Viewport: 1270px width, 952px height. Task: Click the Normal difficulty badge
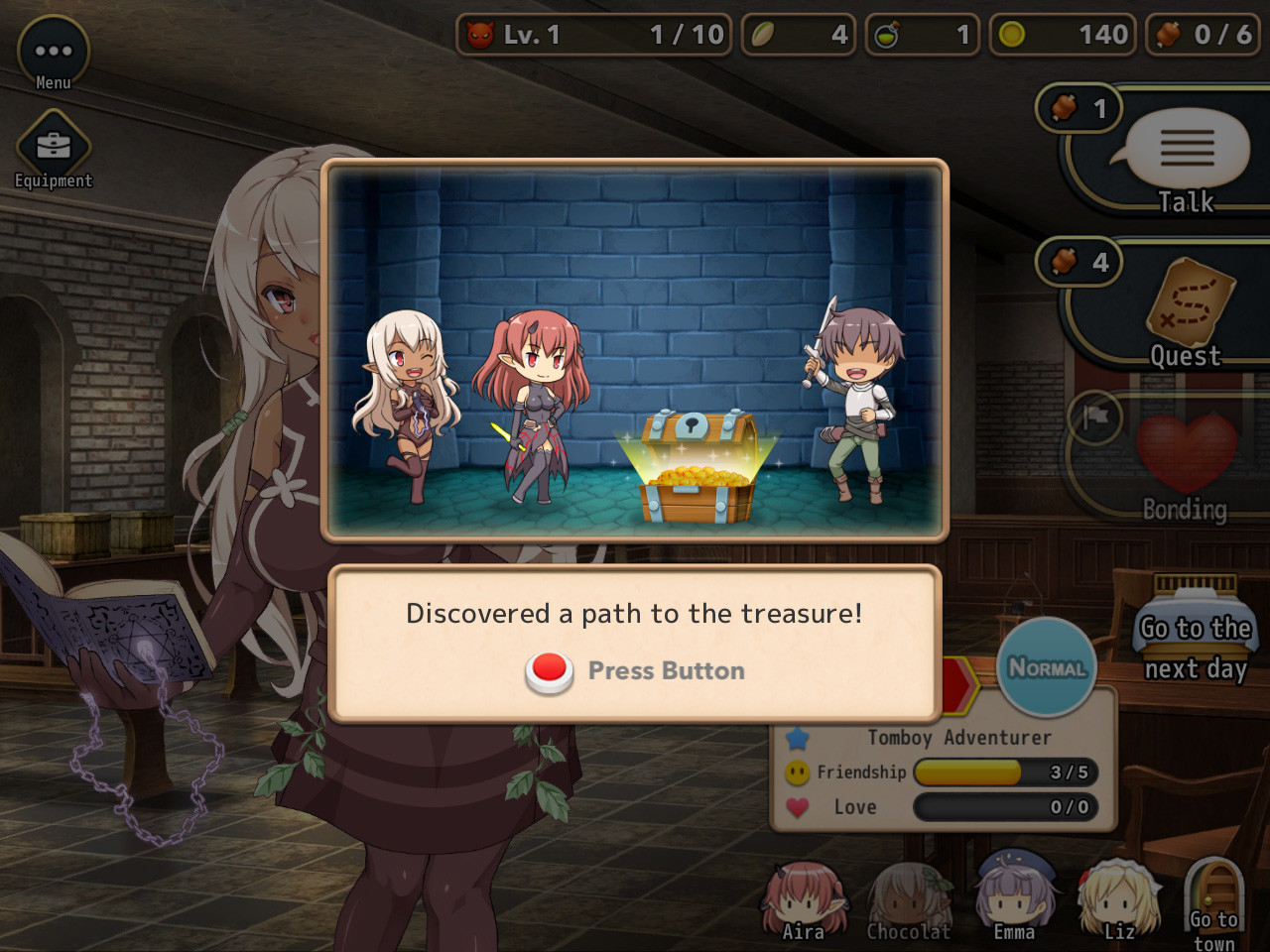pos(1046,669)
